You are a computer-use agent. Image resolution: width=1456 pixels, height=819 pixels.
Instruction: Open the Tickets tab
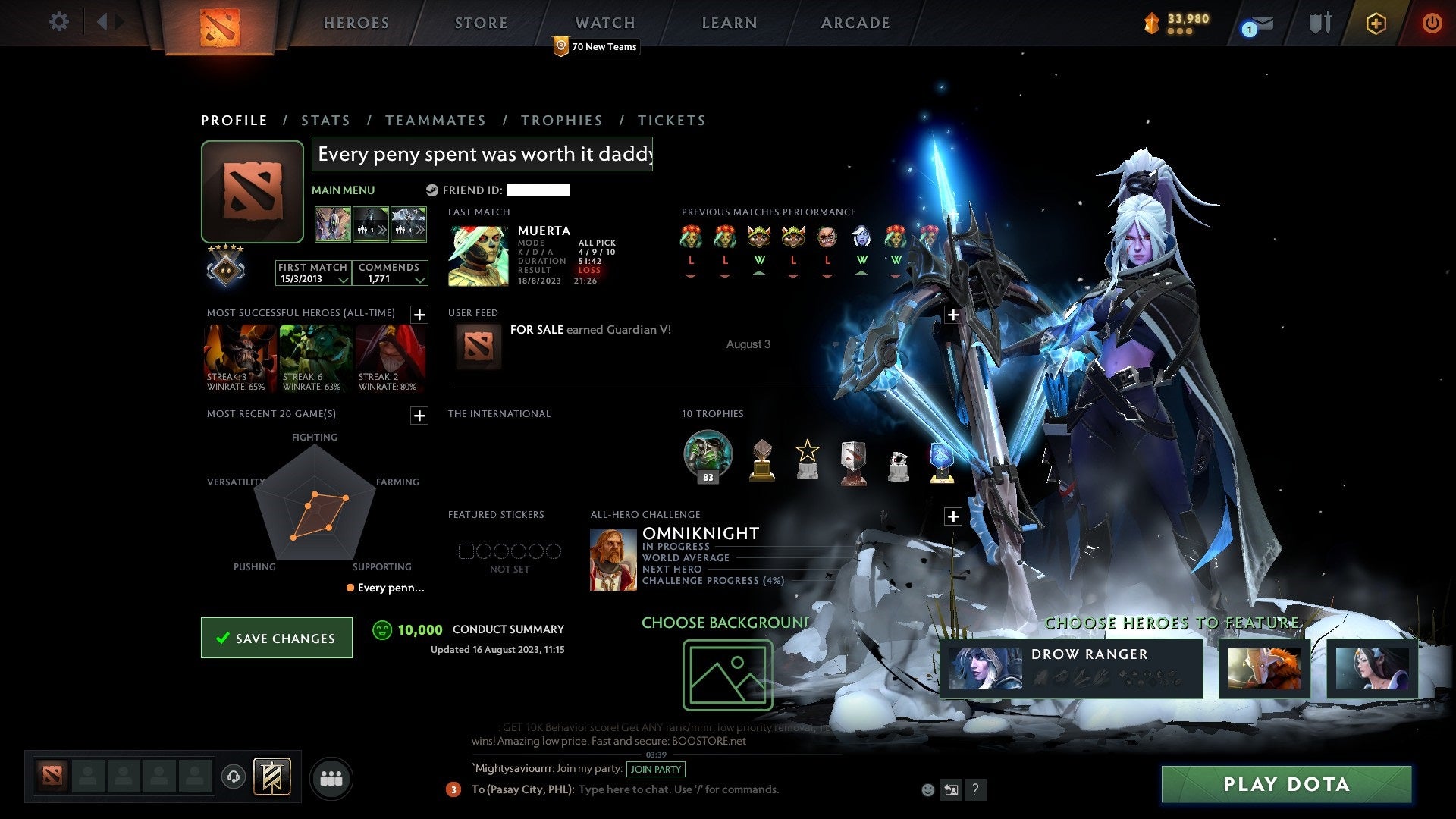tap(671, 121)
